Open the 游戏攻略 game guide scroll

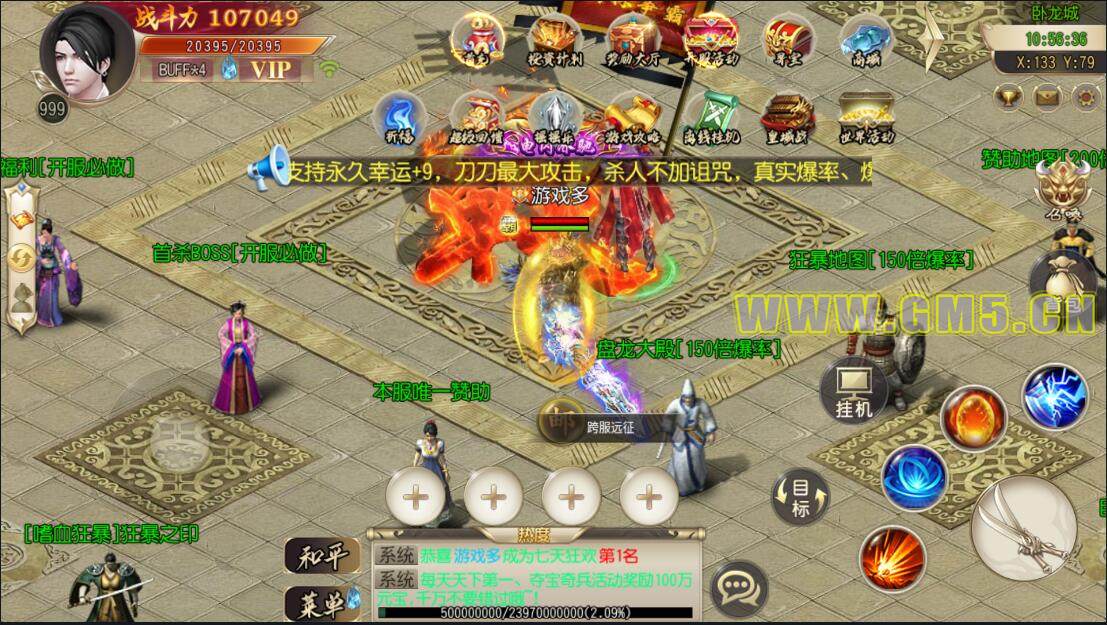[x=632, y=117]
